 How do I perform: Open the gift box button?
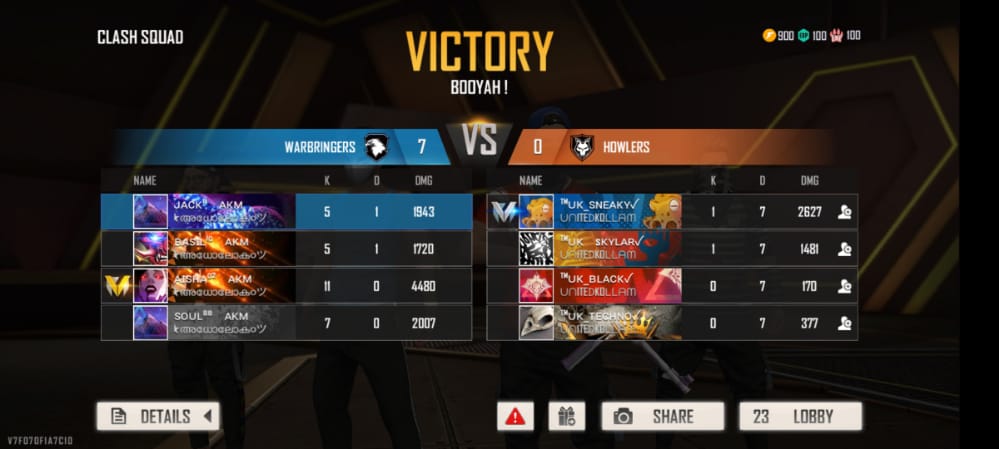click(x=566, y=416)
